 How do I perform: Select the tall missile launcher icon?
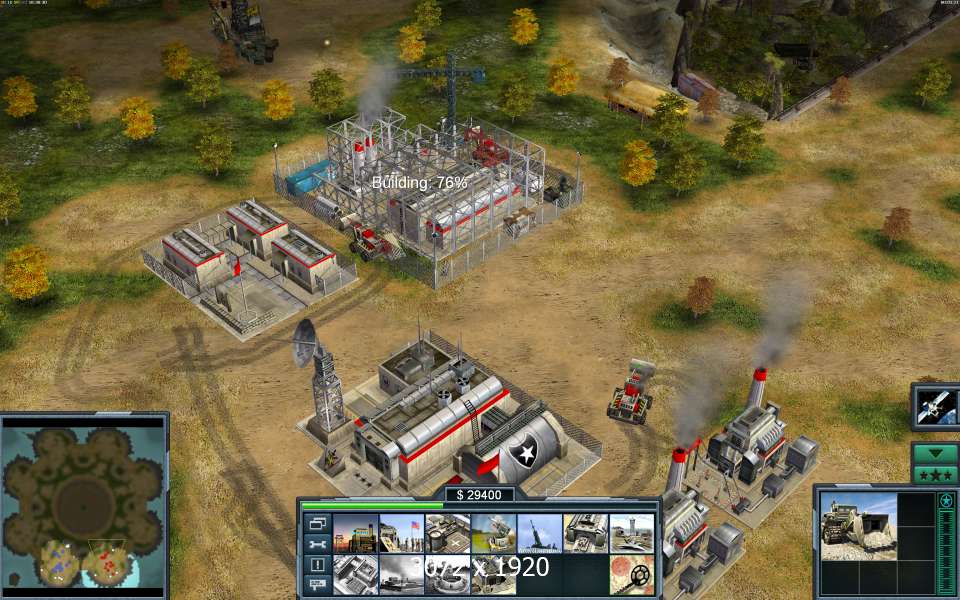pyautogui.click(x=539, y=533)
